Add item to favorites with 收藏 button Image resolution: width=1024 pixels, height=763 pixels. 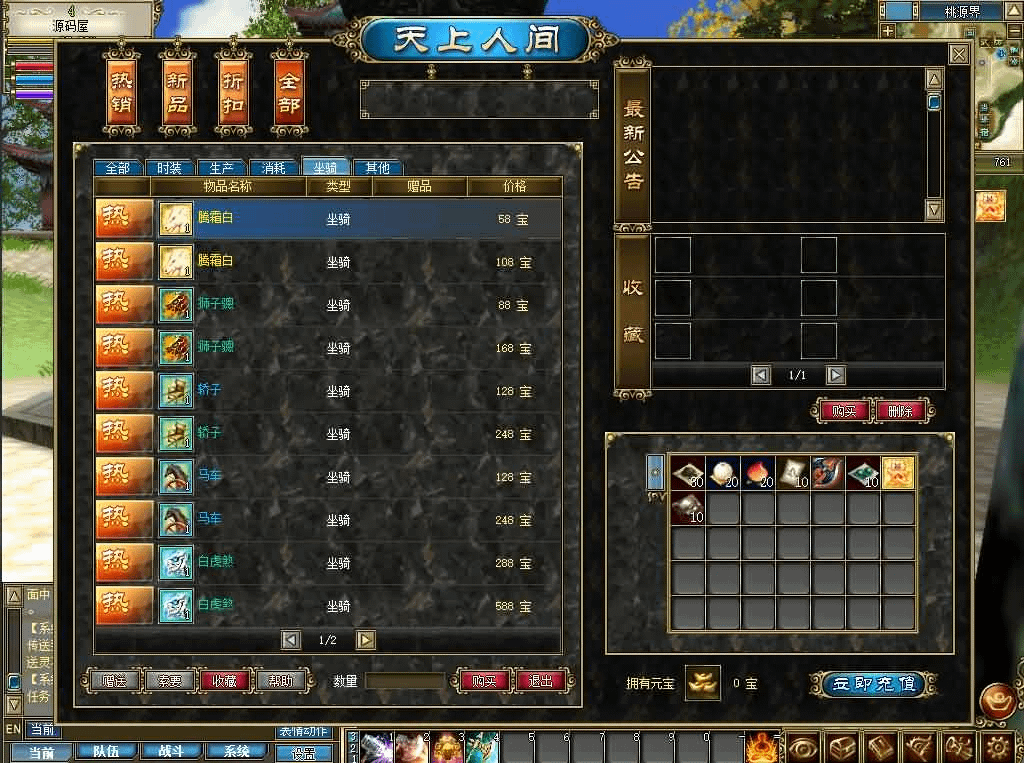tap(225, 681)
